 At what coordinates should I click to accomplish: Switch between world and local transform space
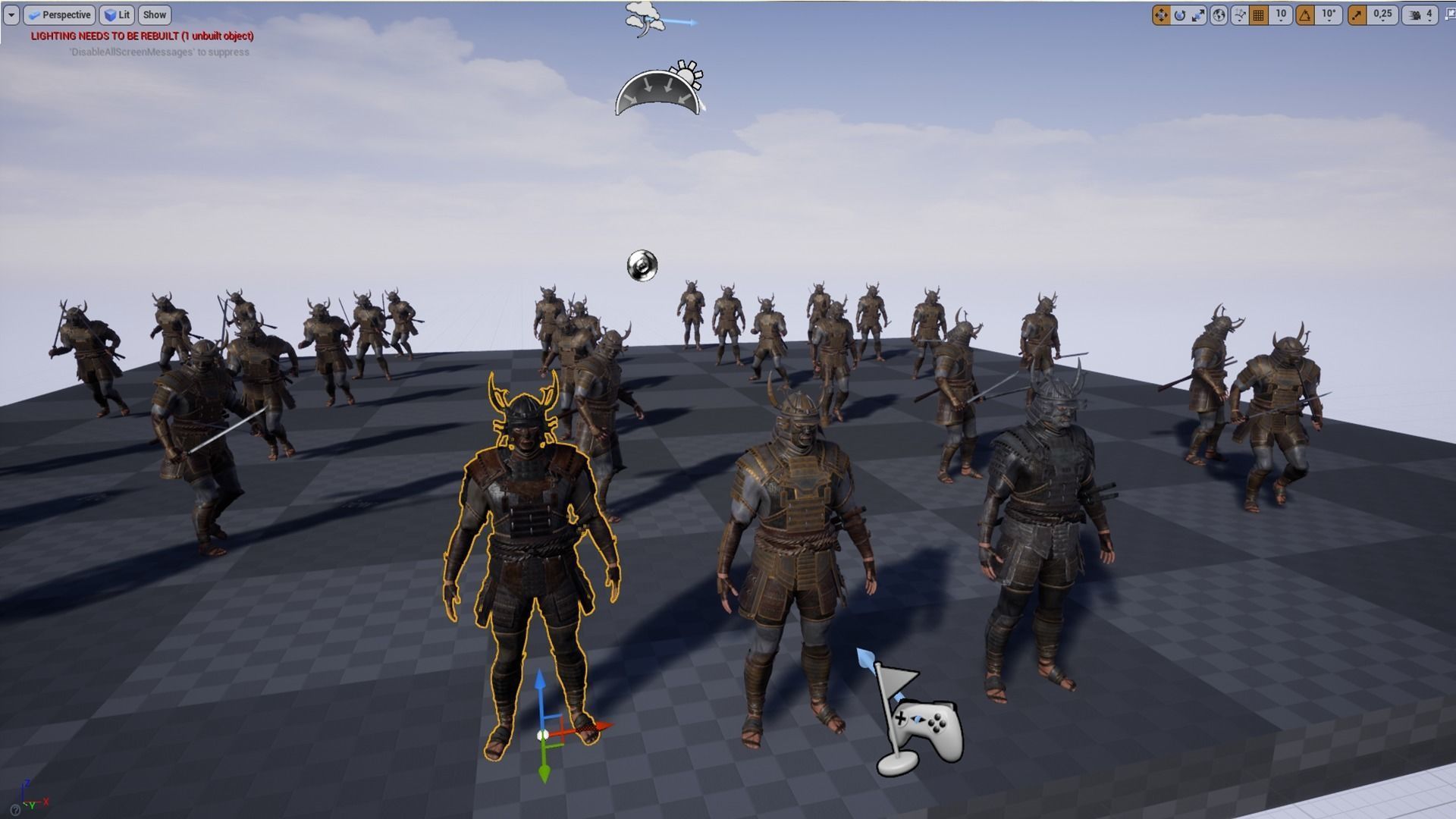[1219, 15]
